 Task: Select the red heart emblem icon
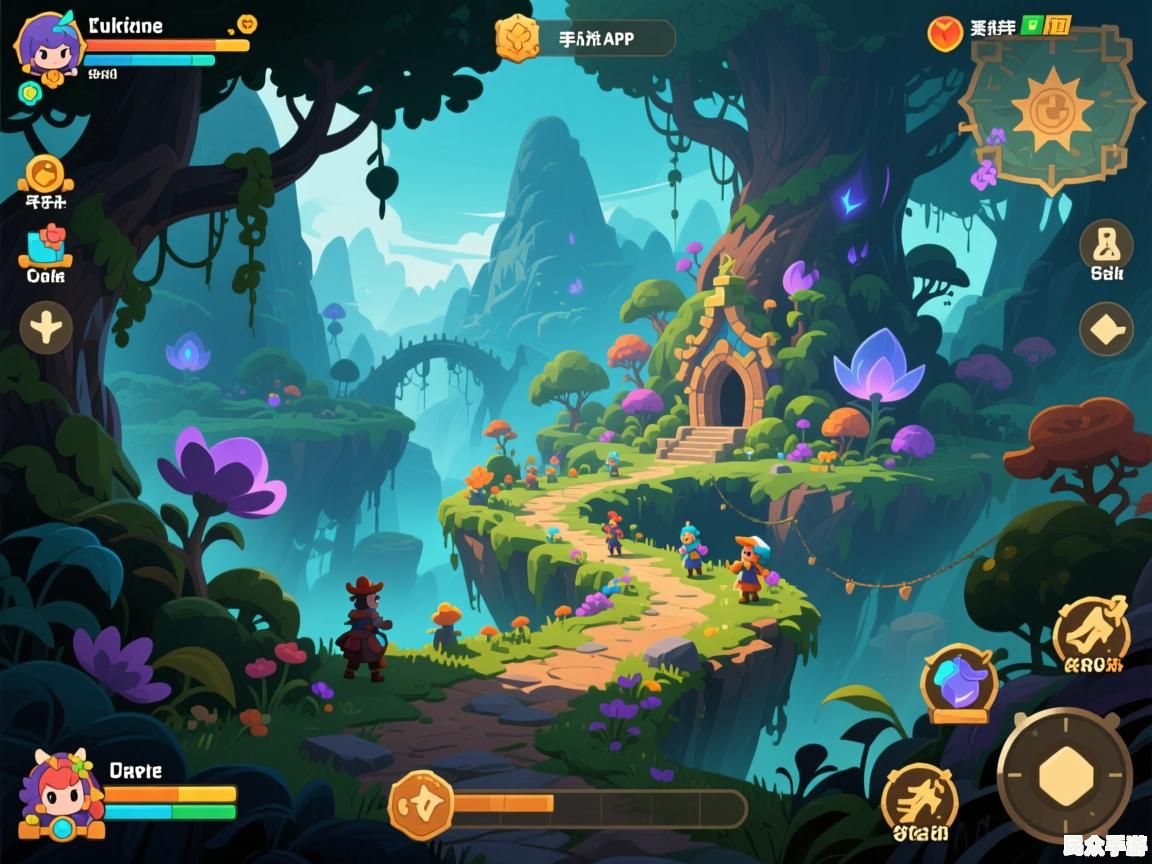944,34
